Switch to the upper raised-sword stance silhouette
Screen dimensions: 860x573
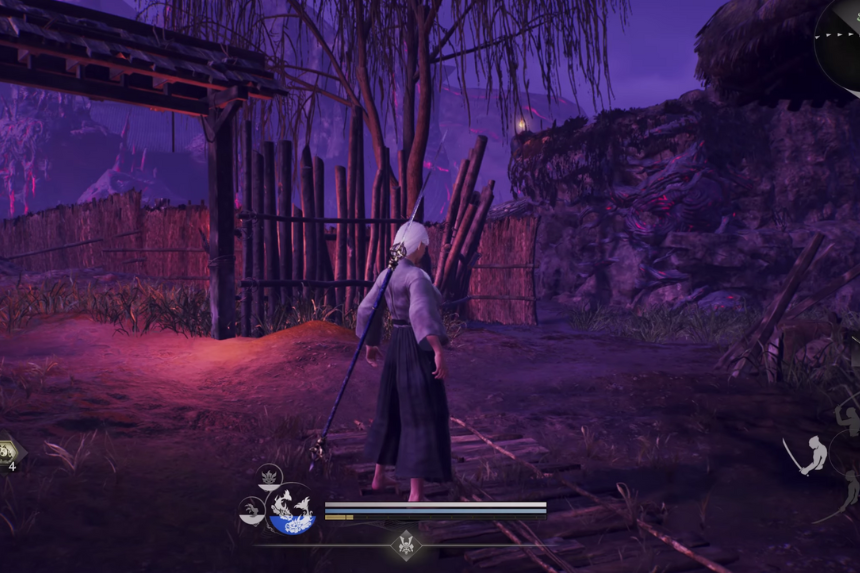coord(849,420)
